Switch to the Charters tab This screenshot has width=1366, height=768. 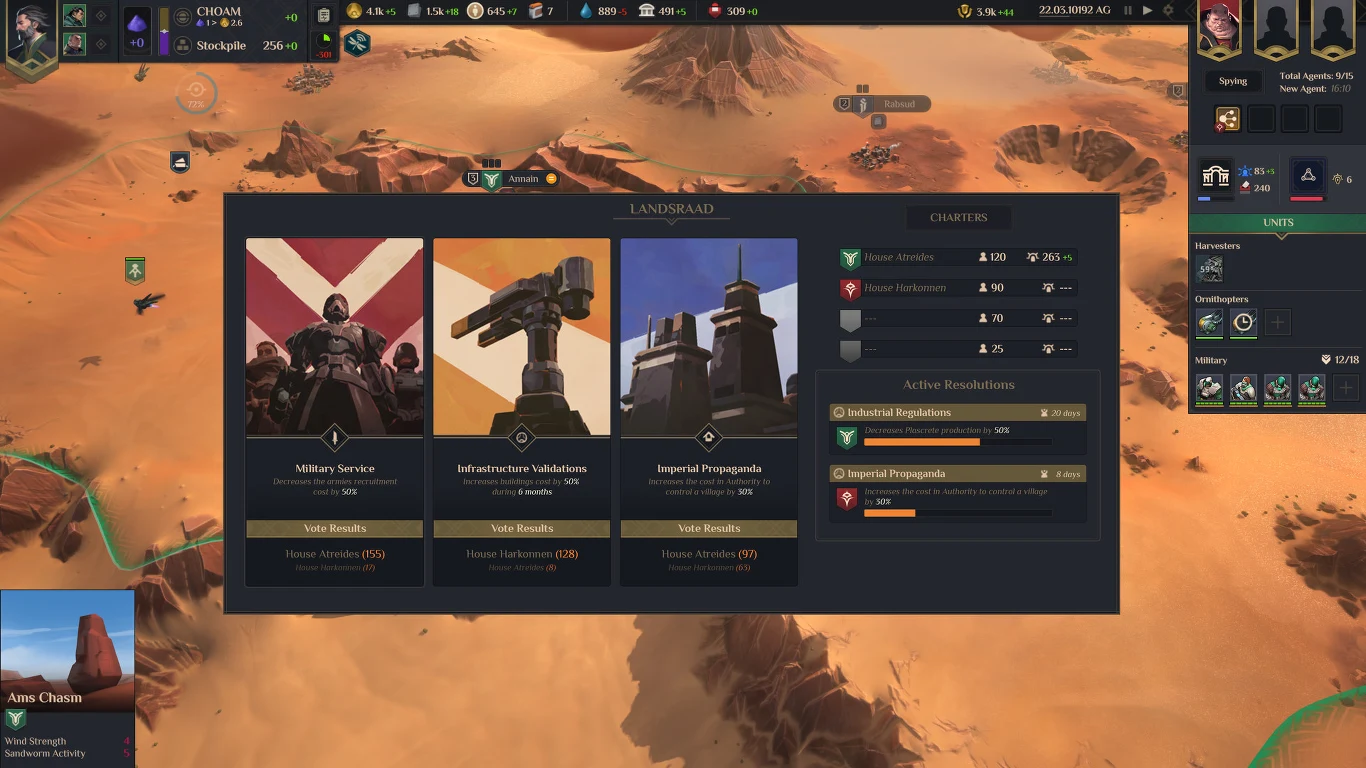coord(958,217)
